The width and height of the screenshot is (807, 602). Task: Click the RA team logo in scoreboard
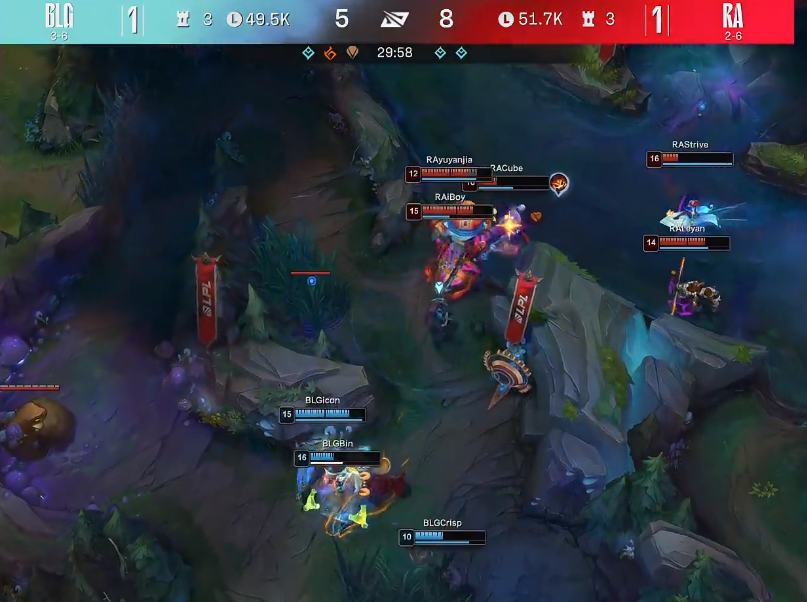tap(732, 15)
